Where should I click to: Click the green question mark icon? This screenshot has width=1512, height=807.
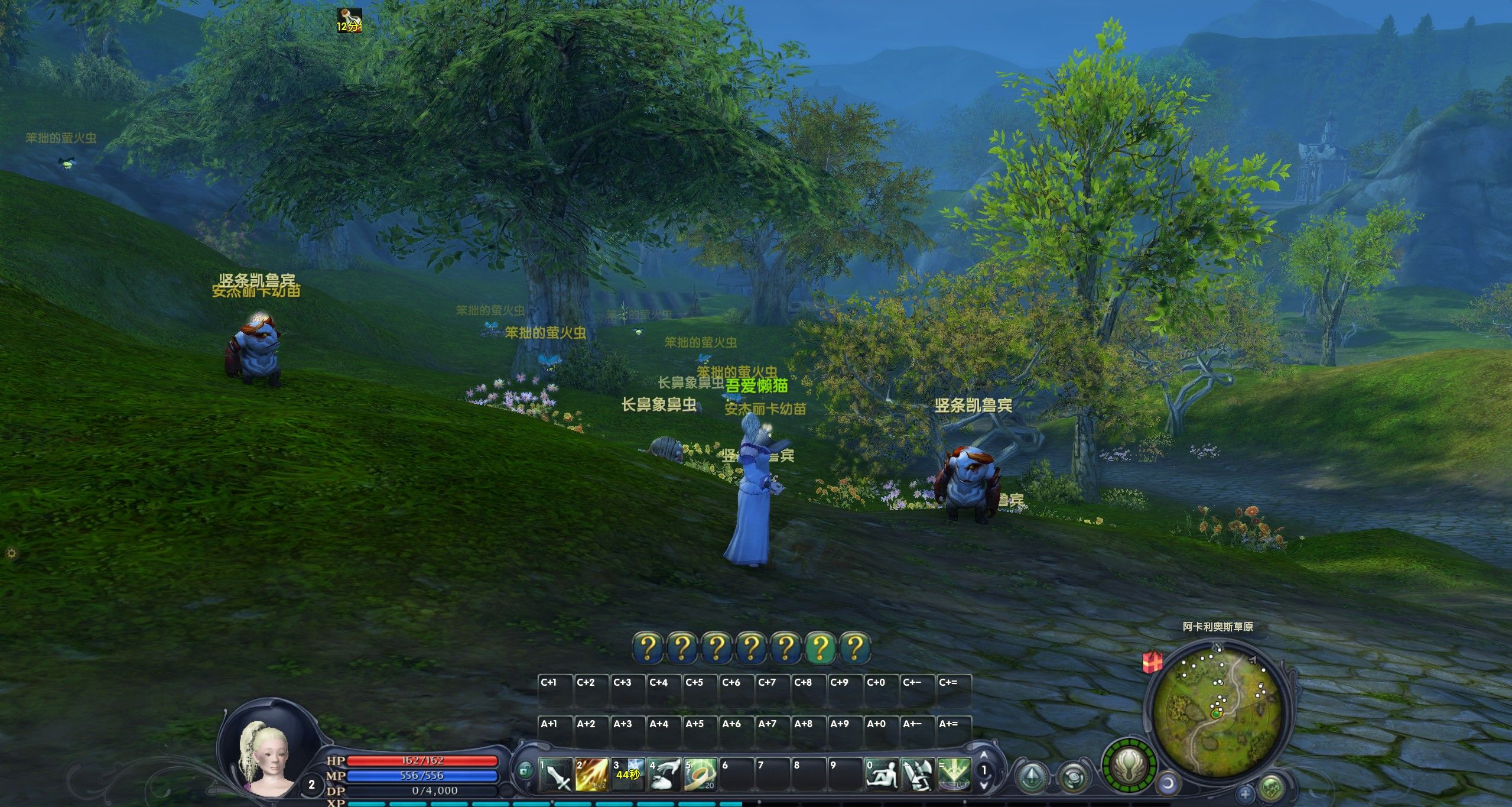(820, 648)
